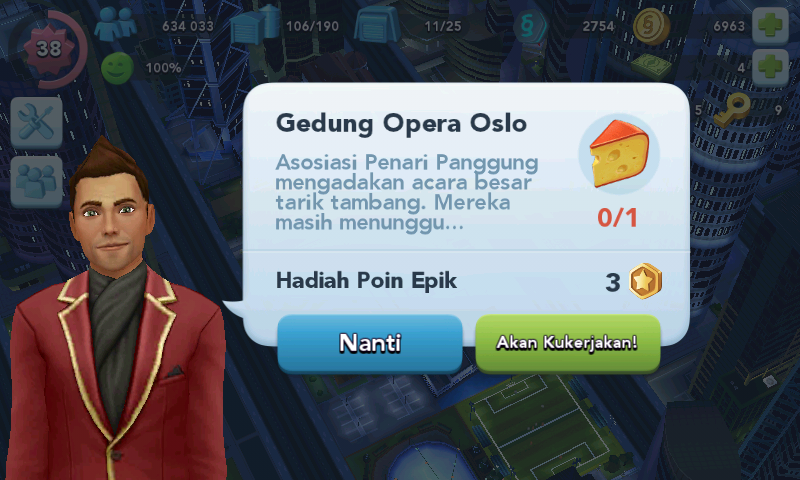This screenshot has width=800, height=480.
Task: Select the golden keys icon
Action: (x=739, y=108)
